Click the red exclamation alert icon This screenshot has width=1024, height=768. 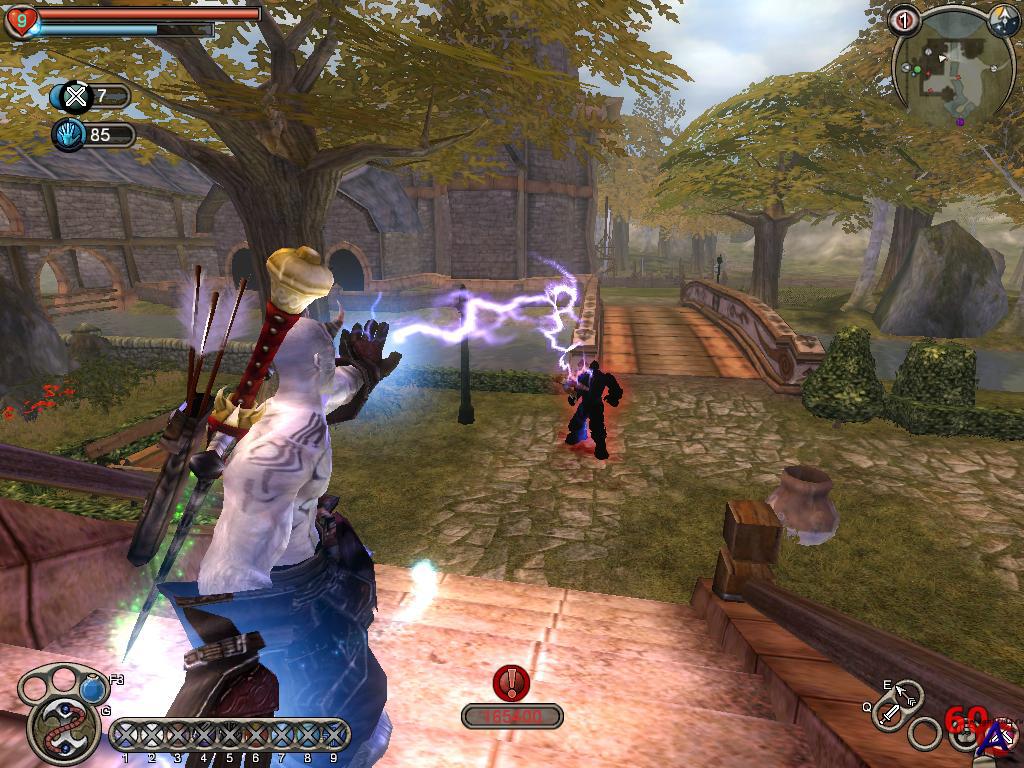point(512,683)
